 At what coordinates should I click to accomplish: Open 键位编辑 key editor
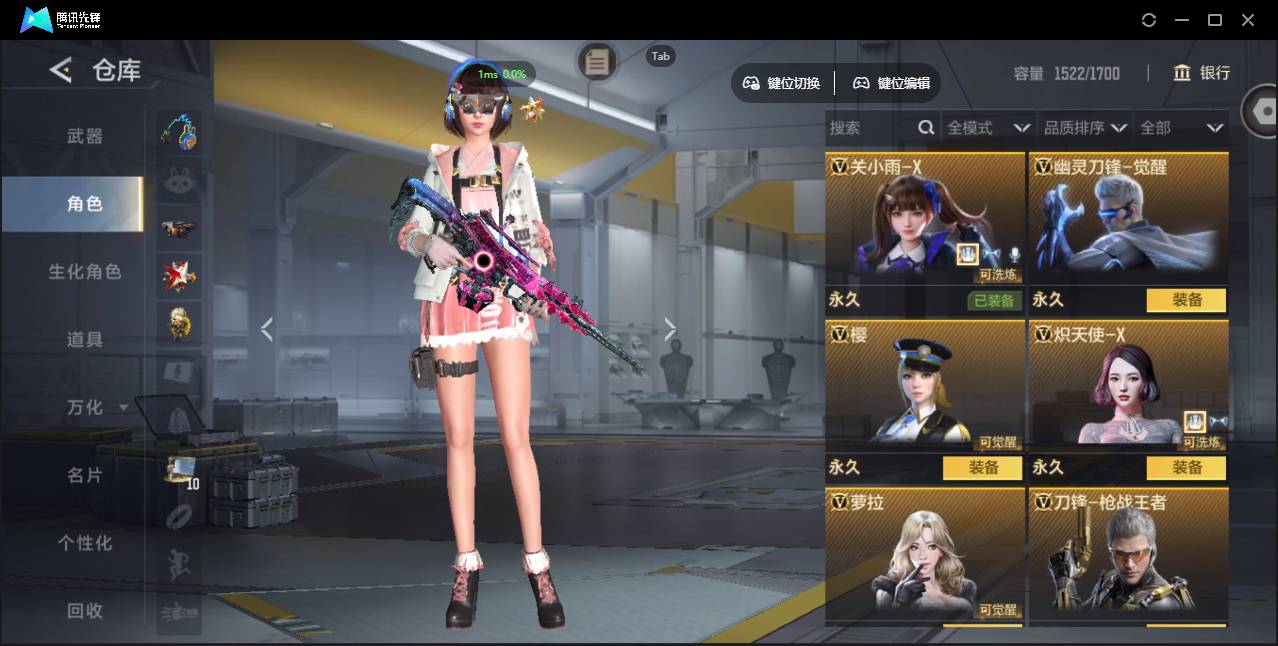[892, 83]
